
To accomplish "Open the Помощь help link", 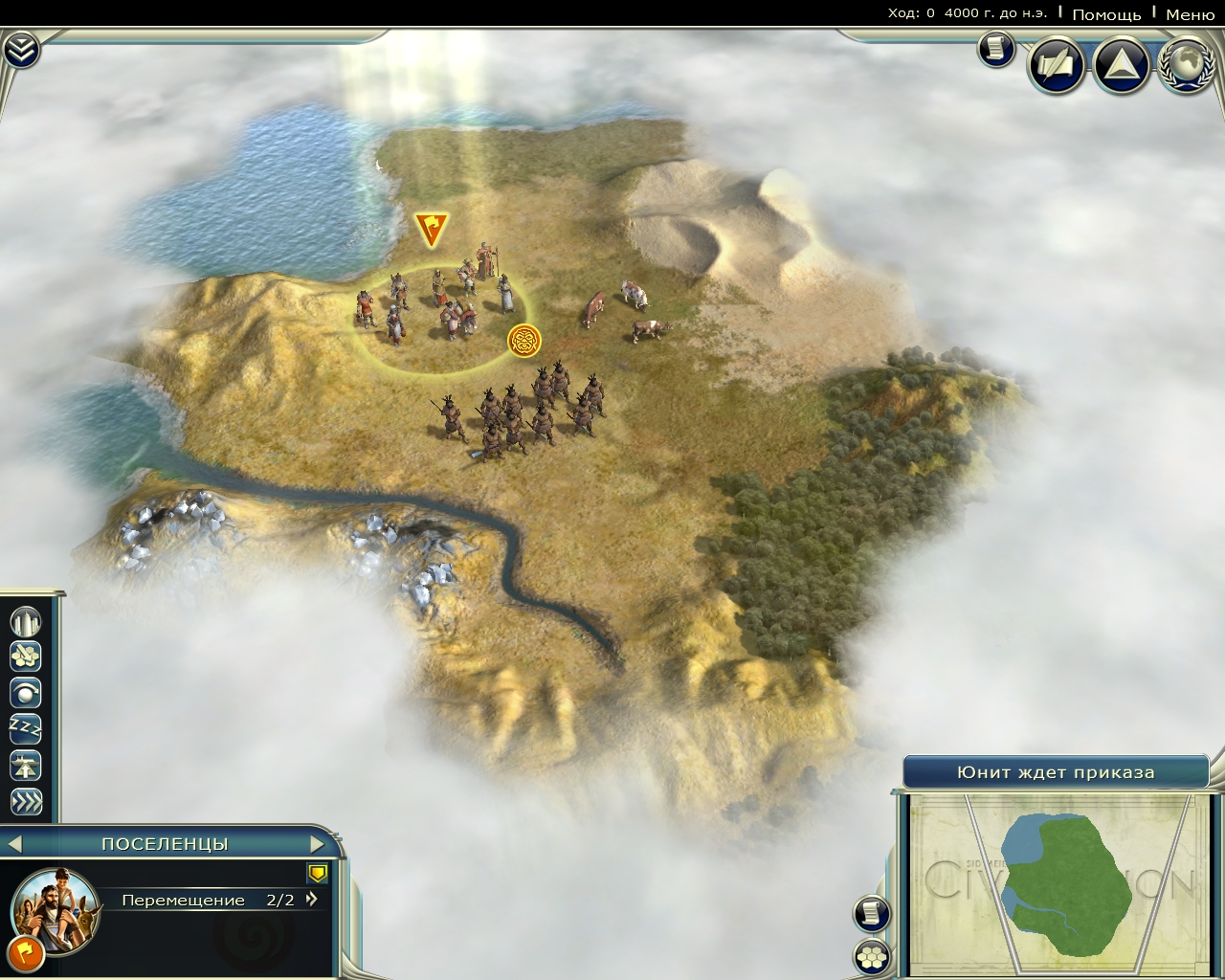I will point(1106,14).
